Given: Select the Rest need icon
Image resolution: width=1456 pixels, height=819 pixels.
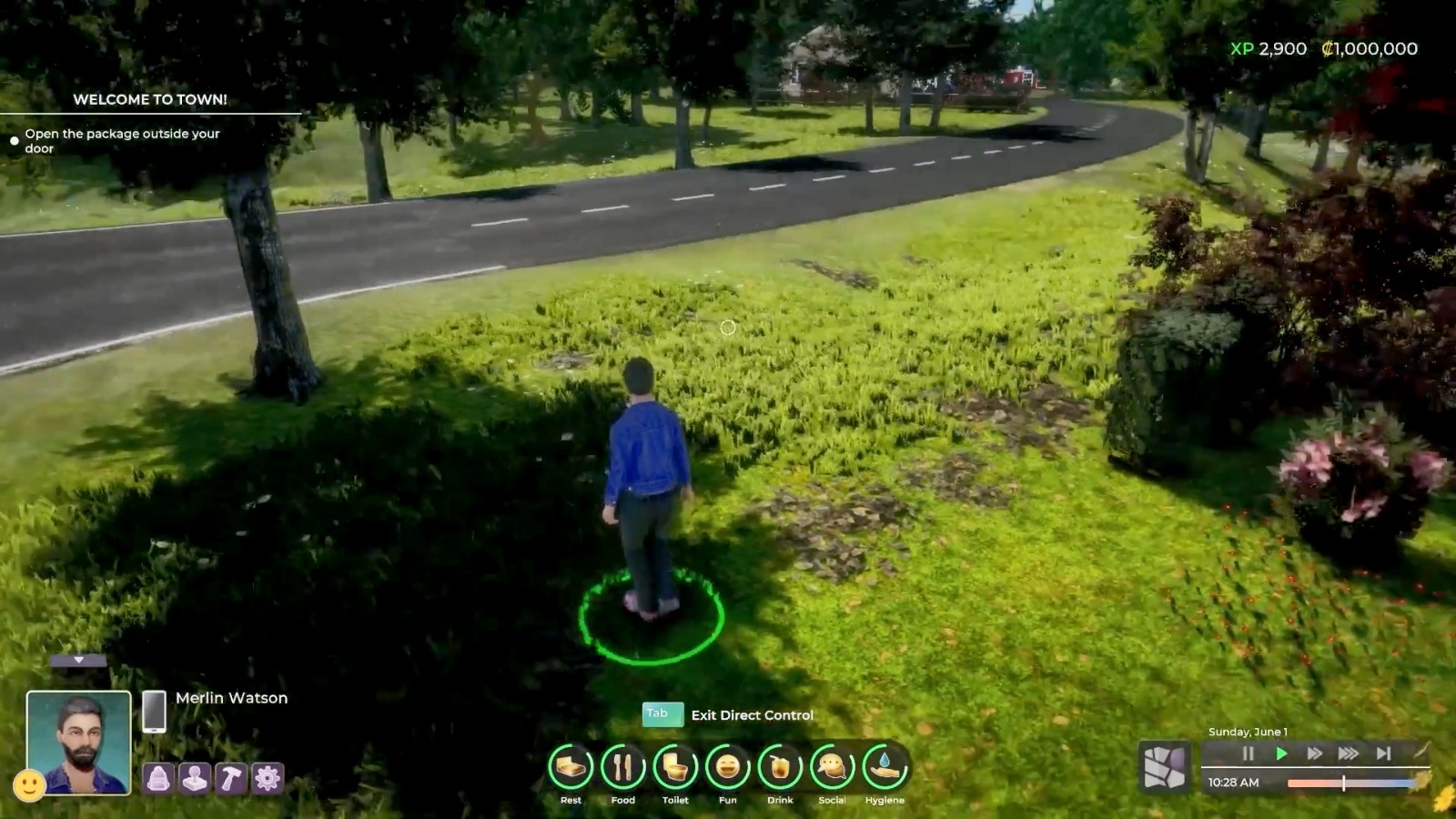Looking at the screenshot, I should click(x=571, y=767).
